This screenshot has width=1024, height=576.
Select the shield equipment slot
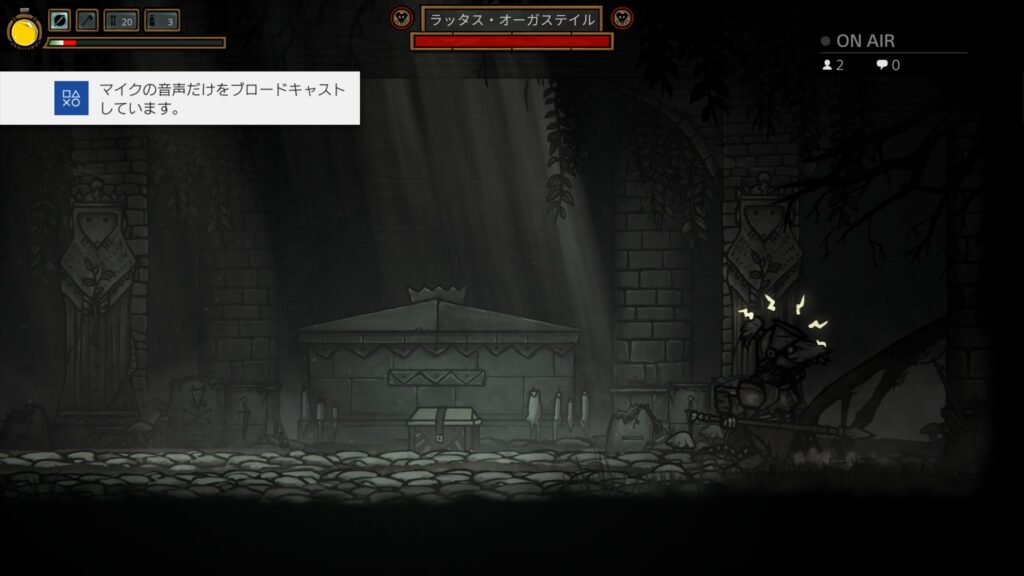pyautogui.click(x=60, y=20)
